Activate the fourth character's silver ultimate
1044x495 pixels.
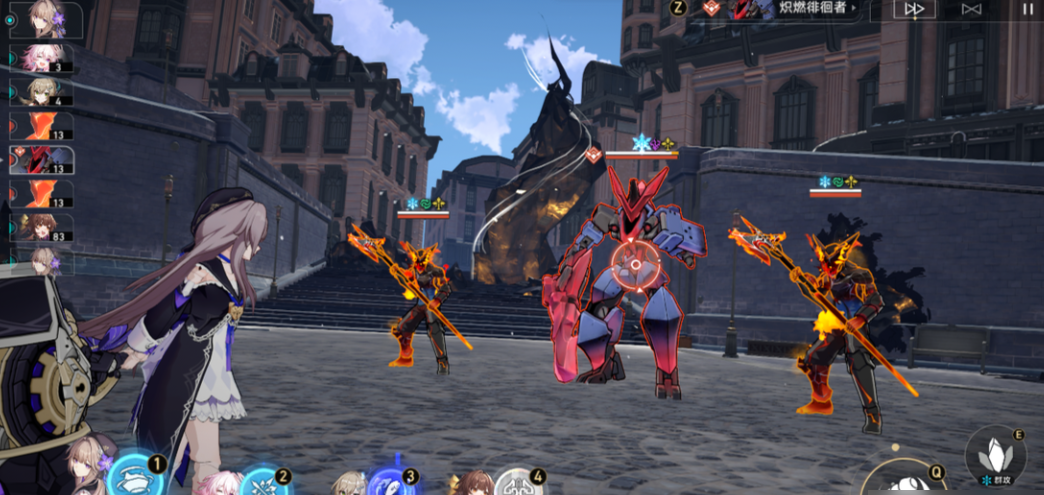[519, 482]
